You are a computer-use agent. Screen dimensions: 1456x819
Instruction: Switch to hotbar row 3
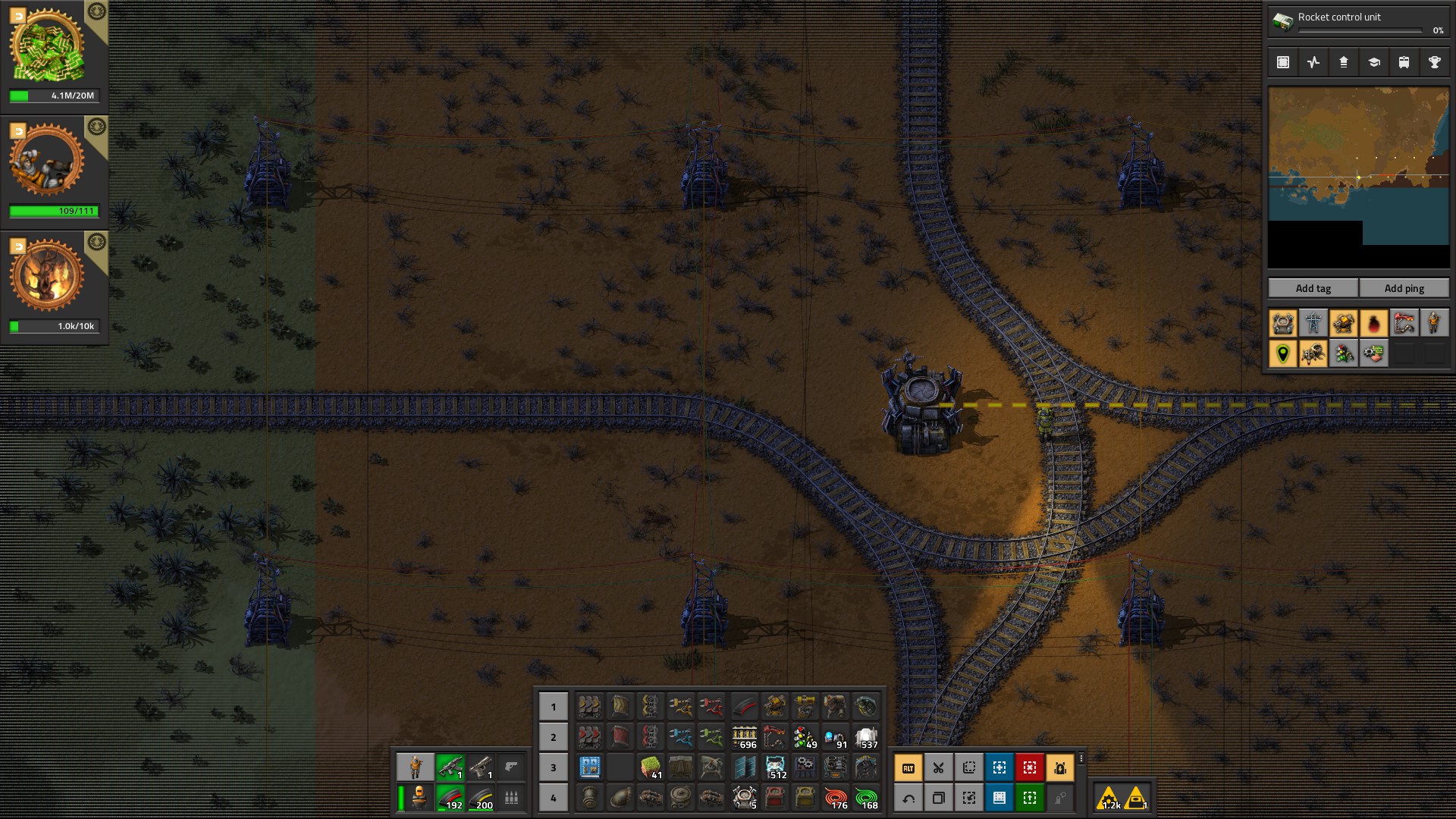click(x=553, y=767)
